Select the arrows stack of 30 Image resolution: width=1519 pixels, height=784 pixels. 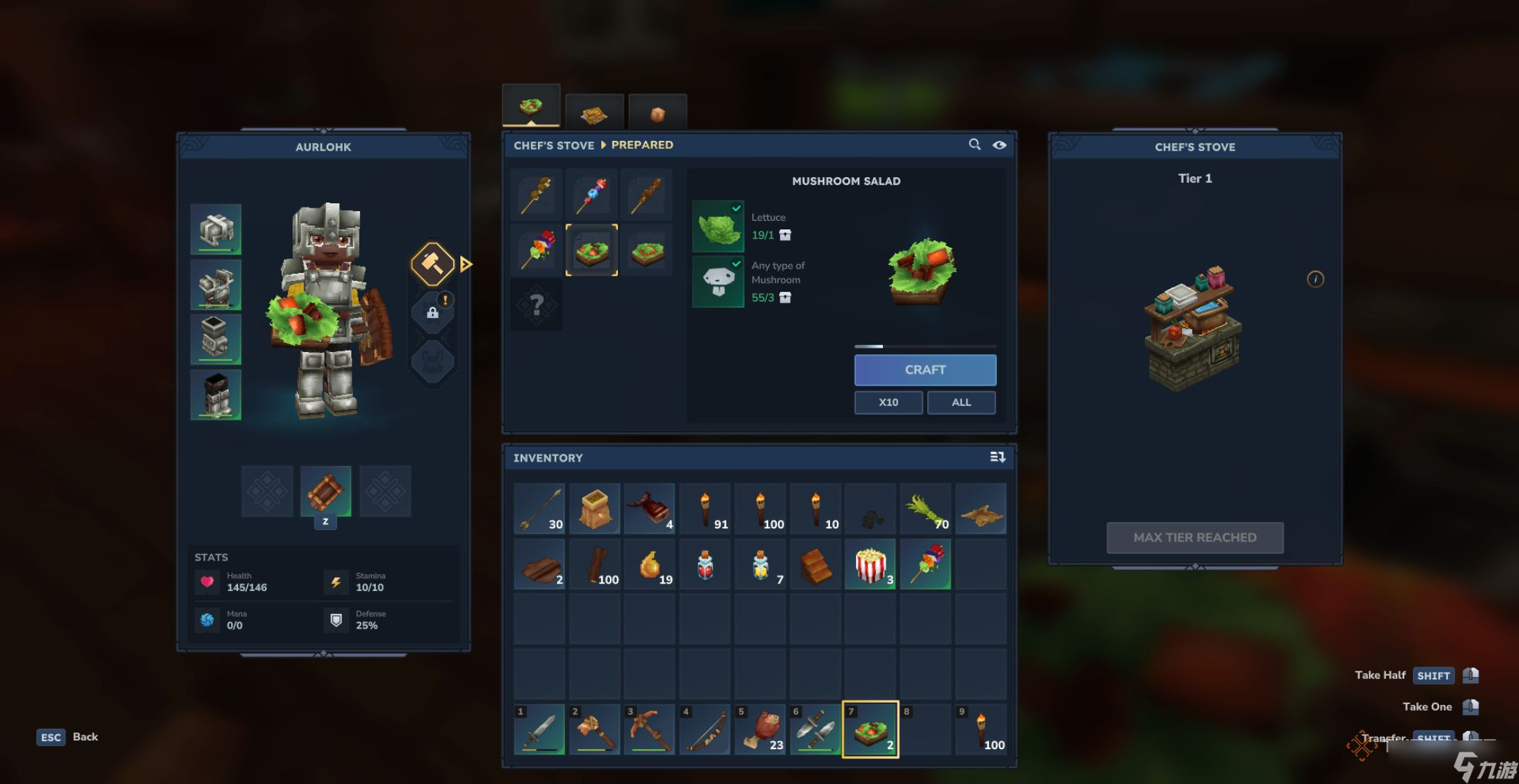click(539, 509)
